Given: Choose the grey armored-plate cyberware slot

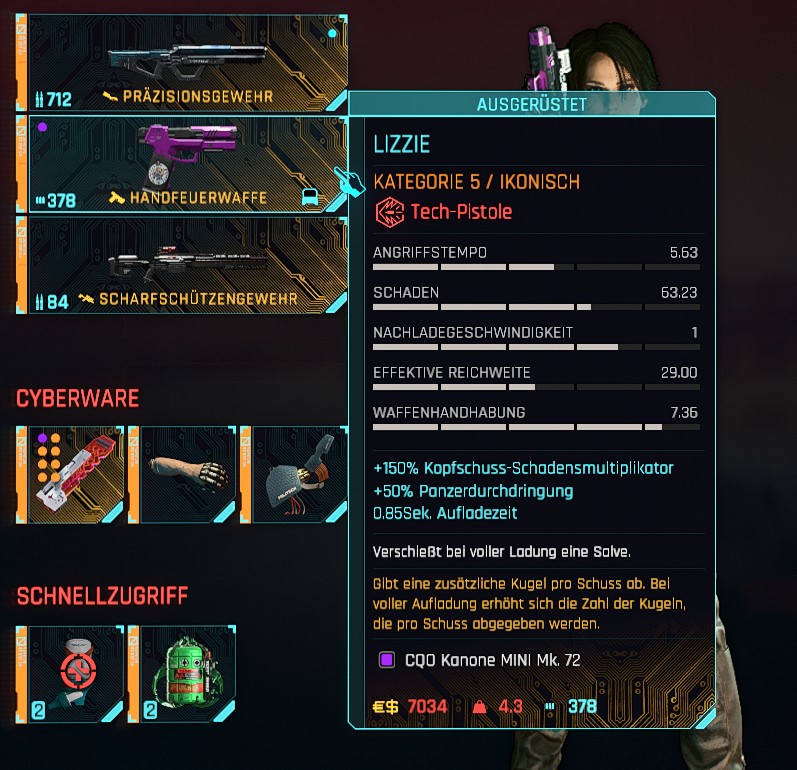Looking at the screenshot, I should pos(298,475).
